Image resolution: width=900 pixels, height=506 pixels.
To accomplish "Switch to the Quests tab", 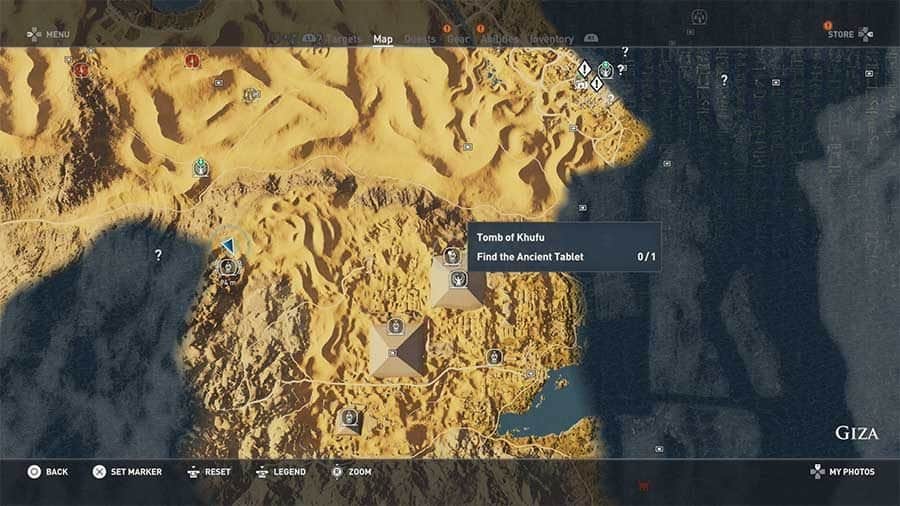I will (x=420, y=40).
